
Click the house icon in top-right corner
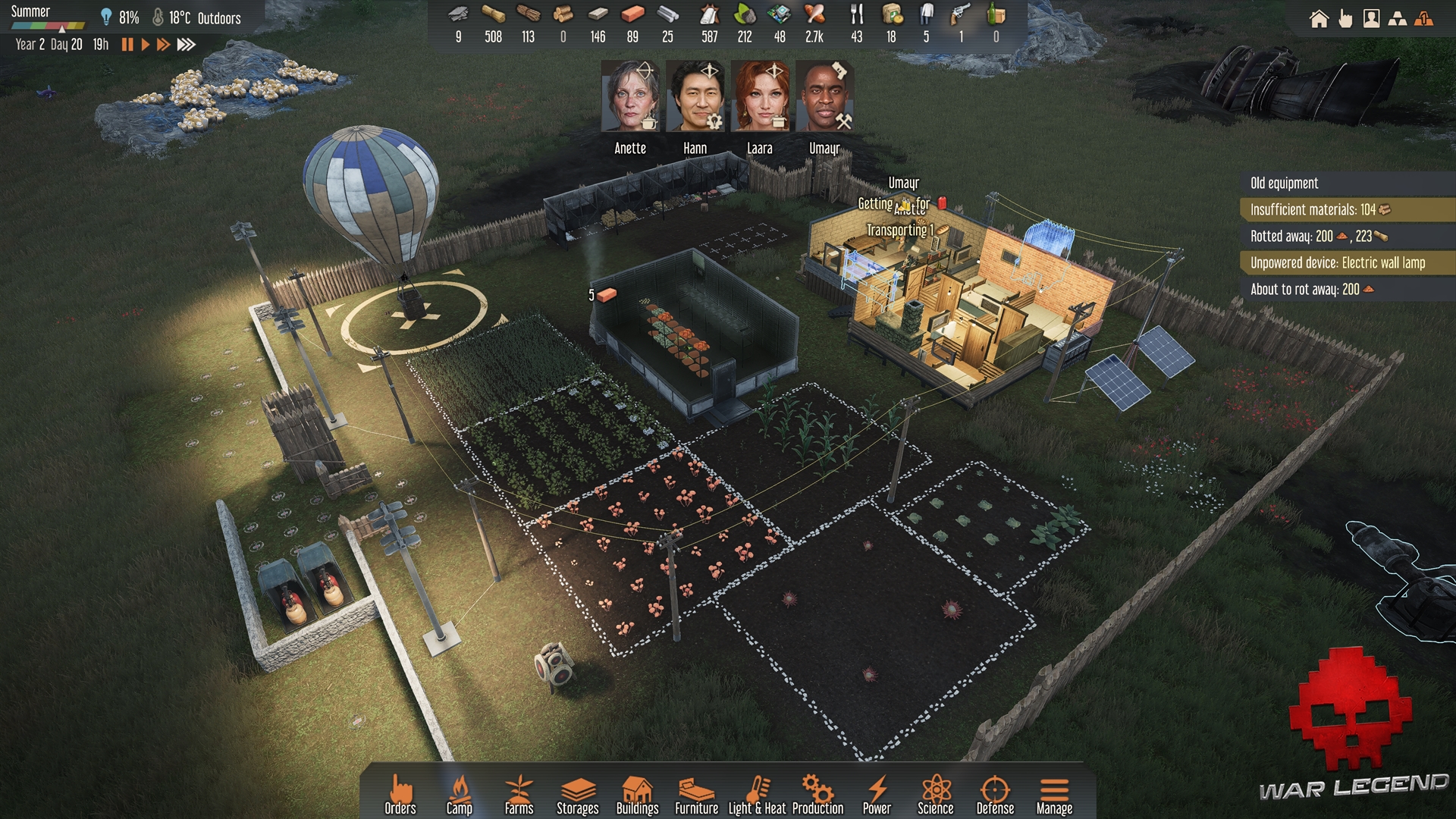(1319, 19)
